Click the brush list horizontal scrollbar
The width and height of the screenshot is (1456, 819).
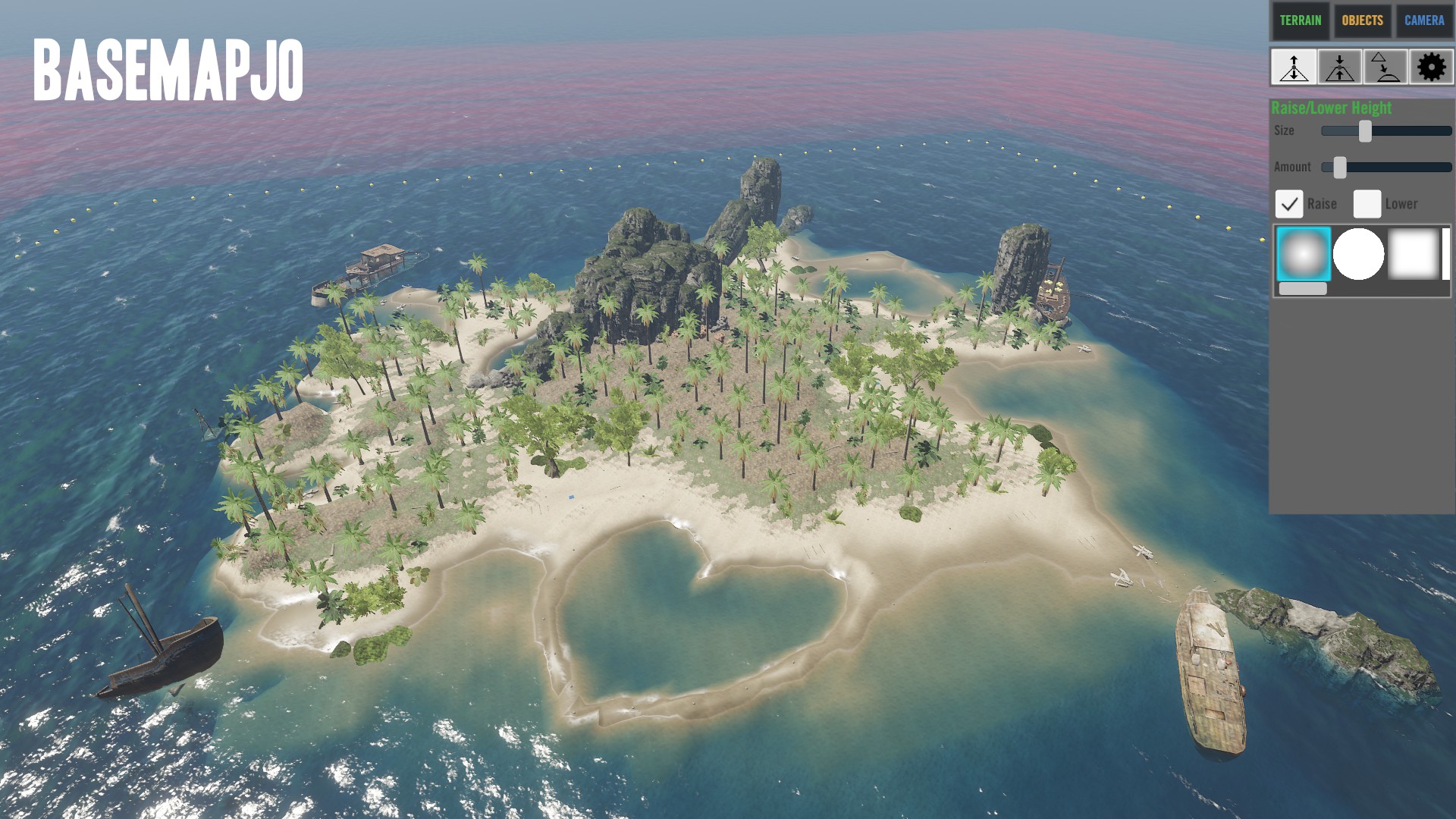tap(1303, 289)
